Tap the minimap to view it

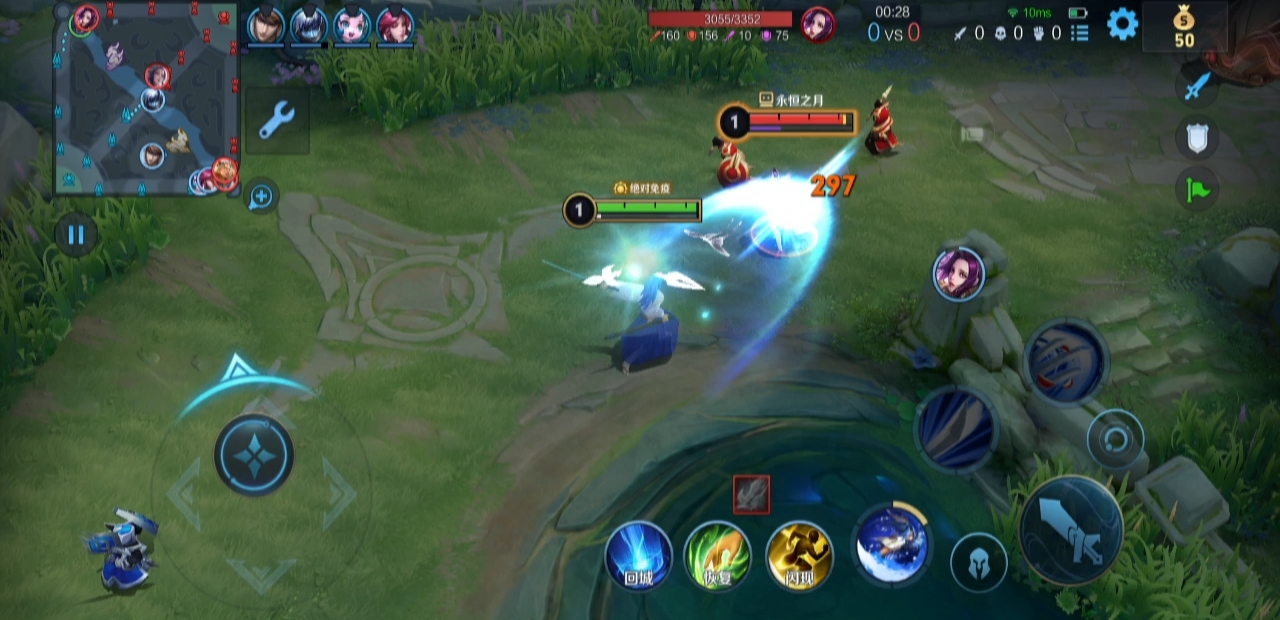click(x=146, y=100)
